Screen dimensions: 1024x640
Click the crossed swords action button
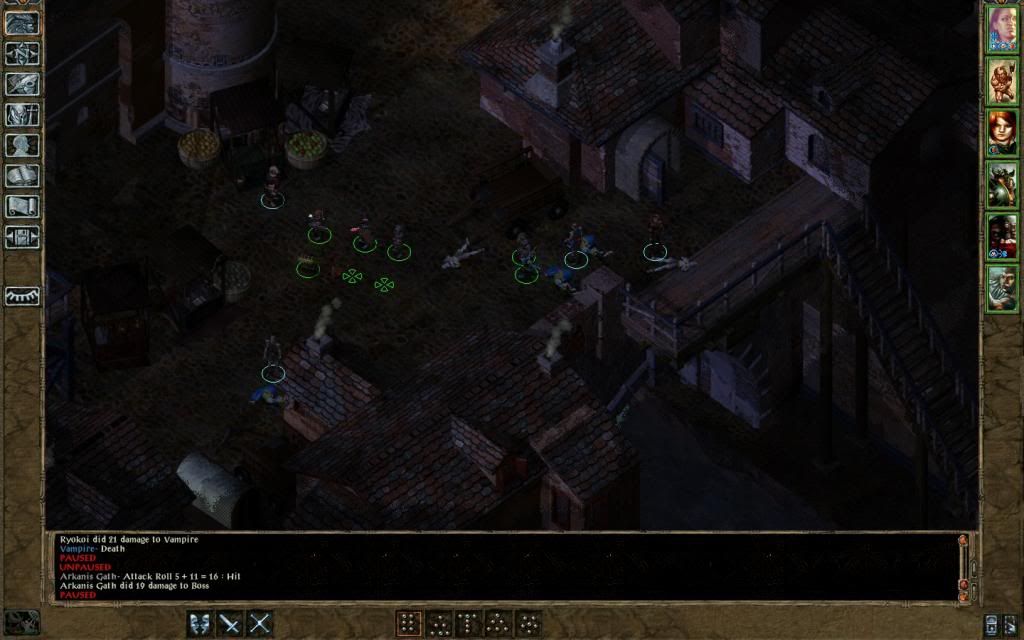pos(260,624)
